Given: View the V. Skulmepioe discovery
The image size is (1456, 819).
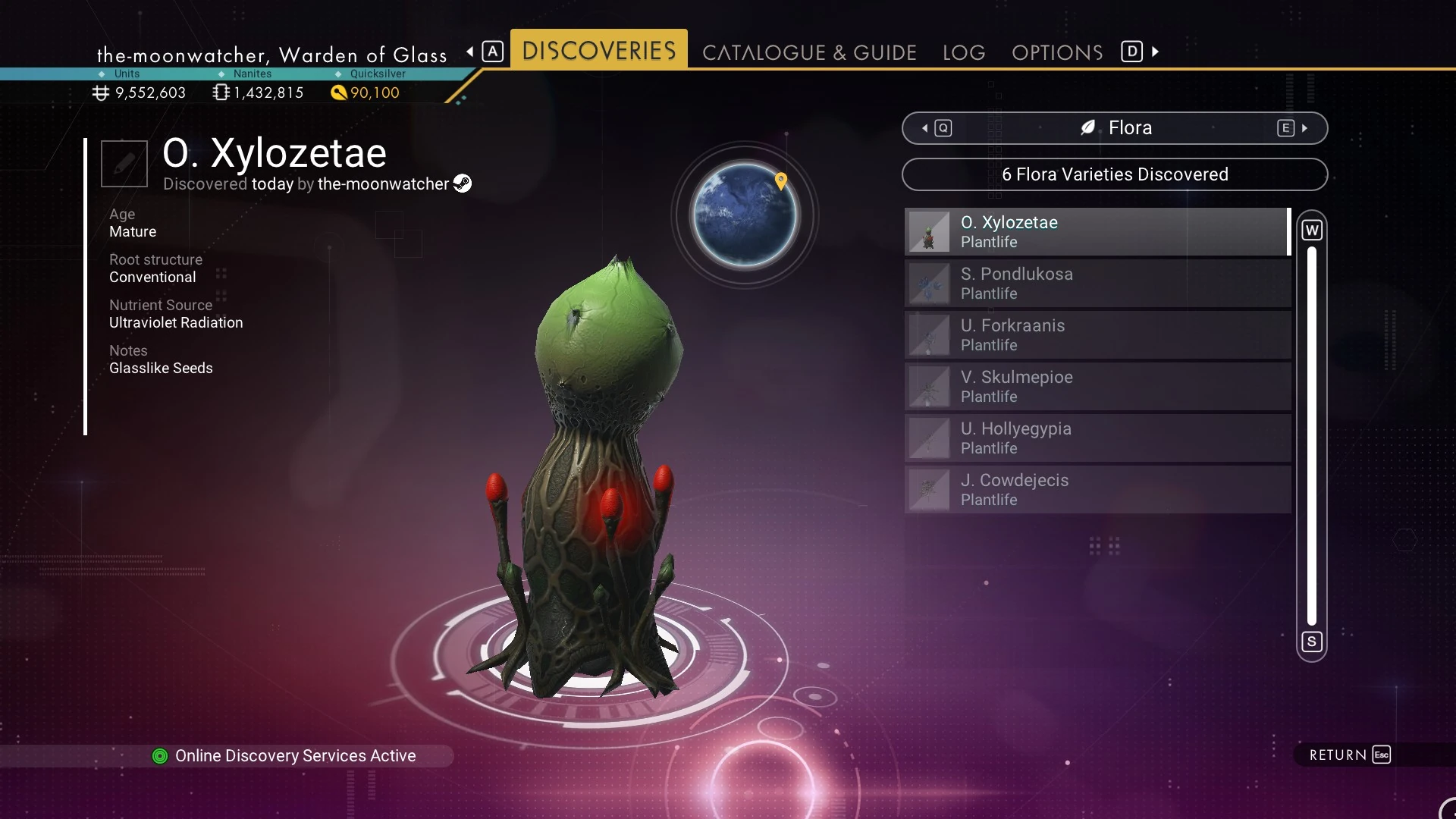Looking at the screenshot, I should (x=1097, y=387).
